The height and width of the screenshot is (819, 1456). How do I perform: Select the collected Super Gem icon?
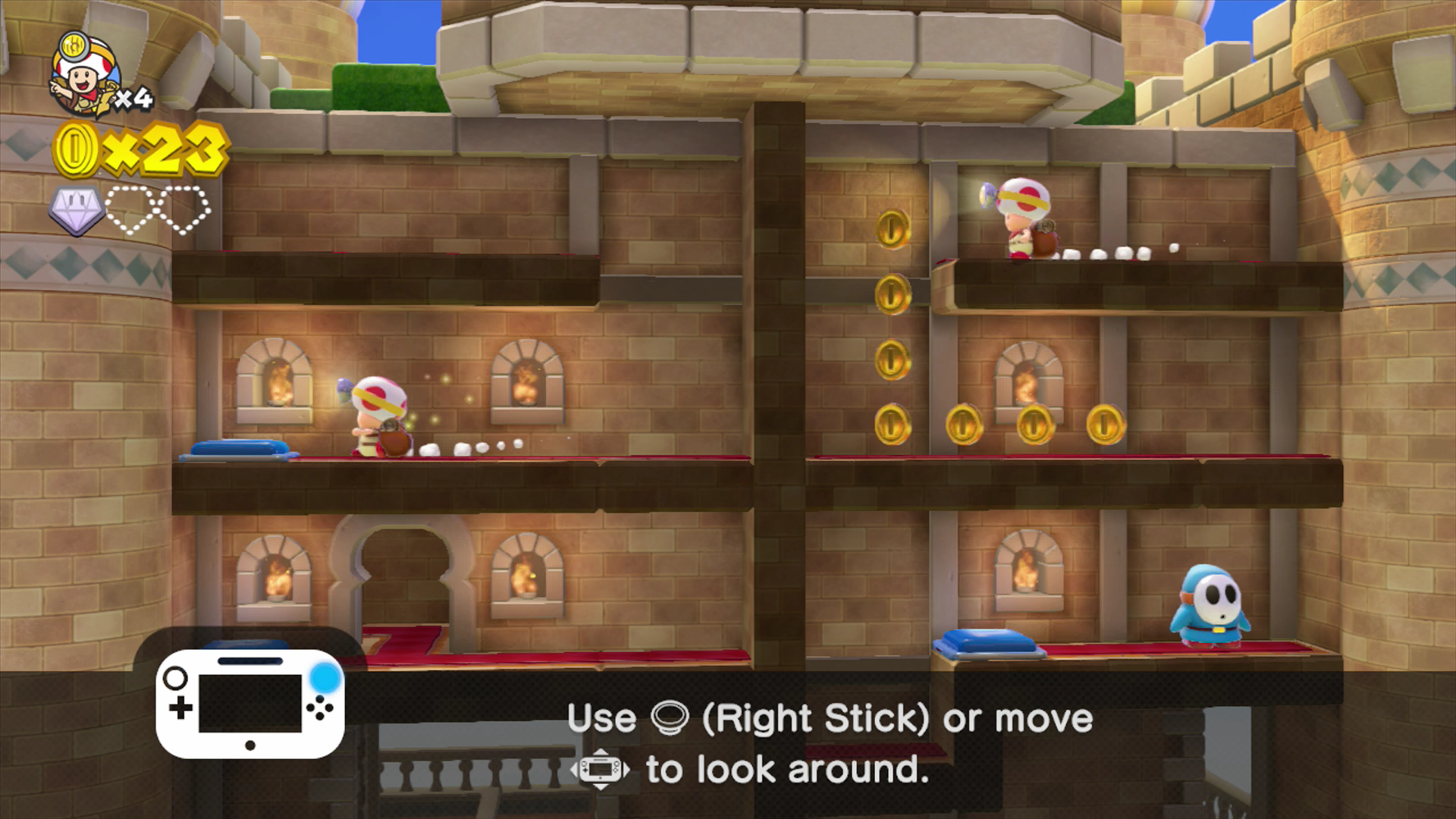(x=77, y=210)
